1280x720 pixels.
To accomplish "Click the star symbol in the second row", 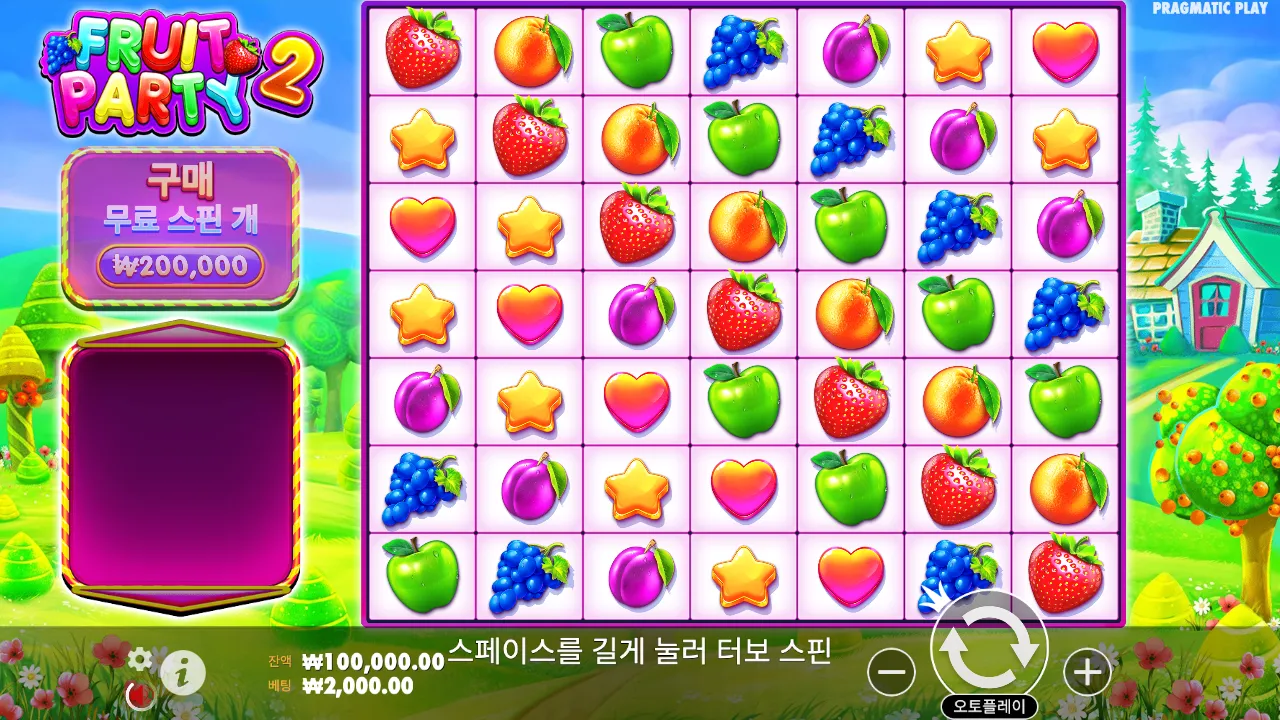I will (423, 138).
